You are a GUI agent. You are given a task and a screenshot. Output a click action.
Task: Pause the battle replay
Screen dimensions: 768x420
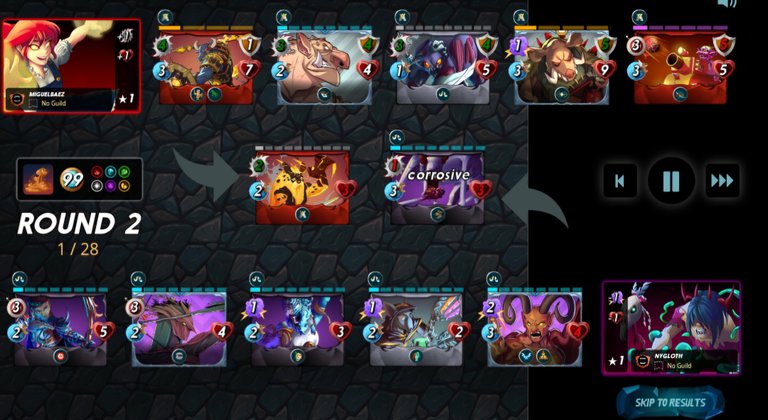(671, 181)
